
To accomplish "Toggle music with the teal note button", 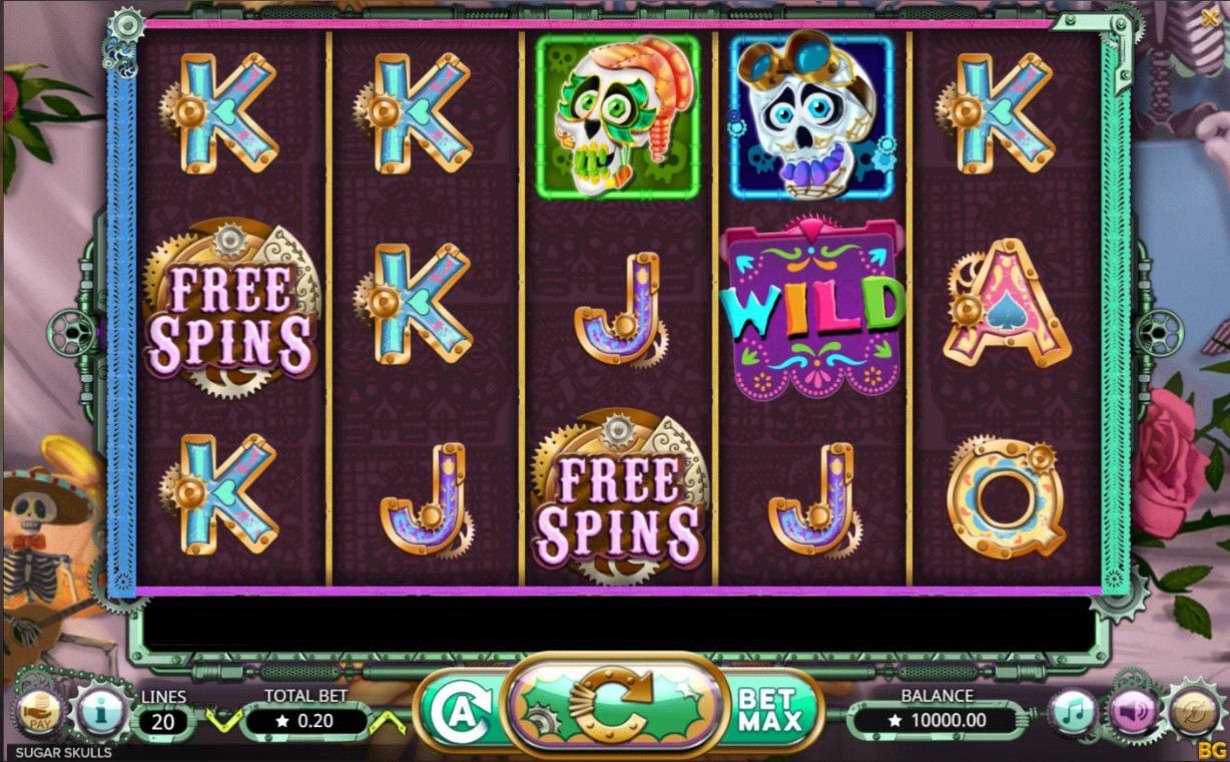I will click(x=1073, y=713).
